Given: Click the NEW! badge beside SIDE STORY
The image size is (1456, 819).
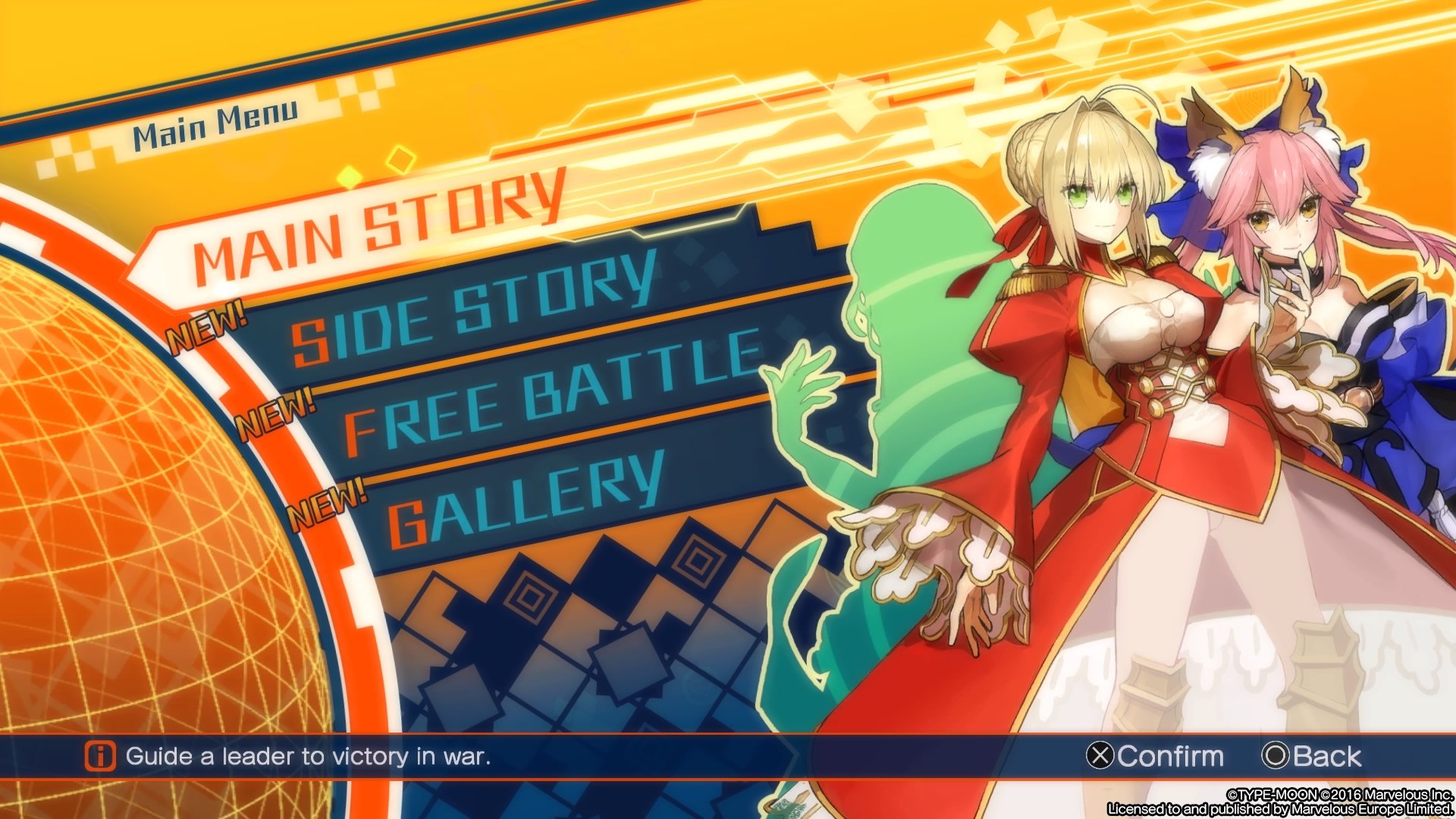Looking at the screenshot, I should (x=206, y=326).
